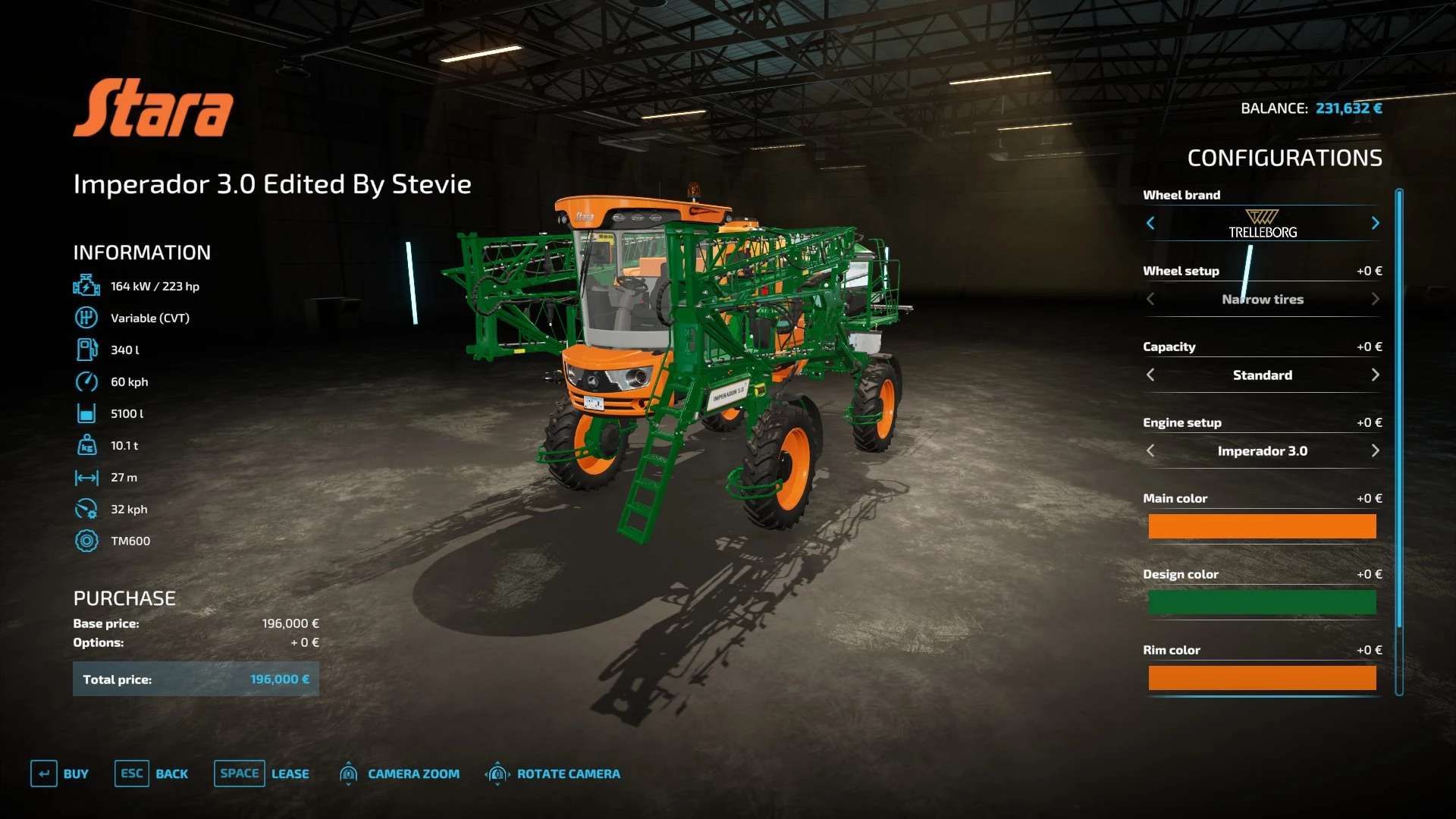Open the orange Rim color swatch
The height and width of the screenshot is (819, 1456).
1262,678
